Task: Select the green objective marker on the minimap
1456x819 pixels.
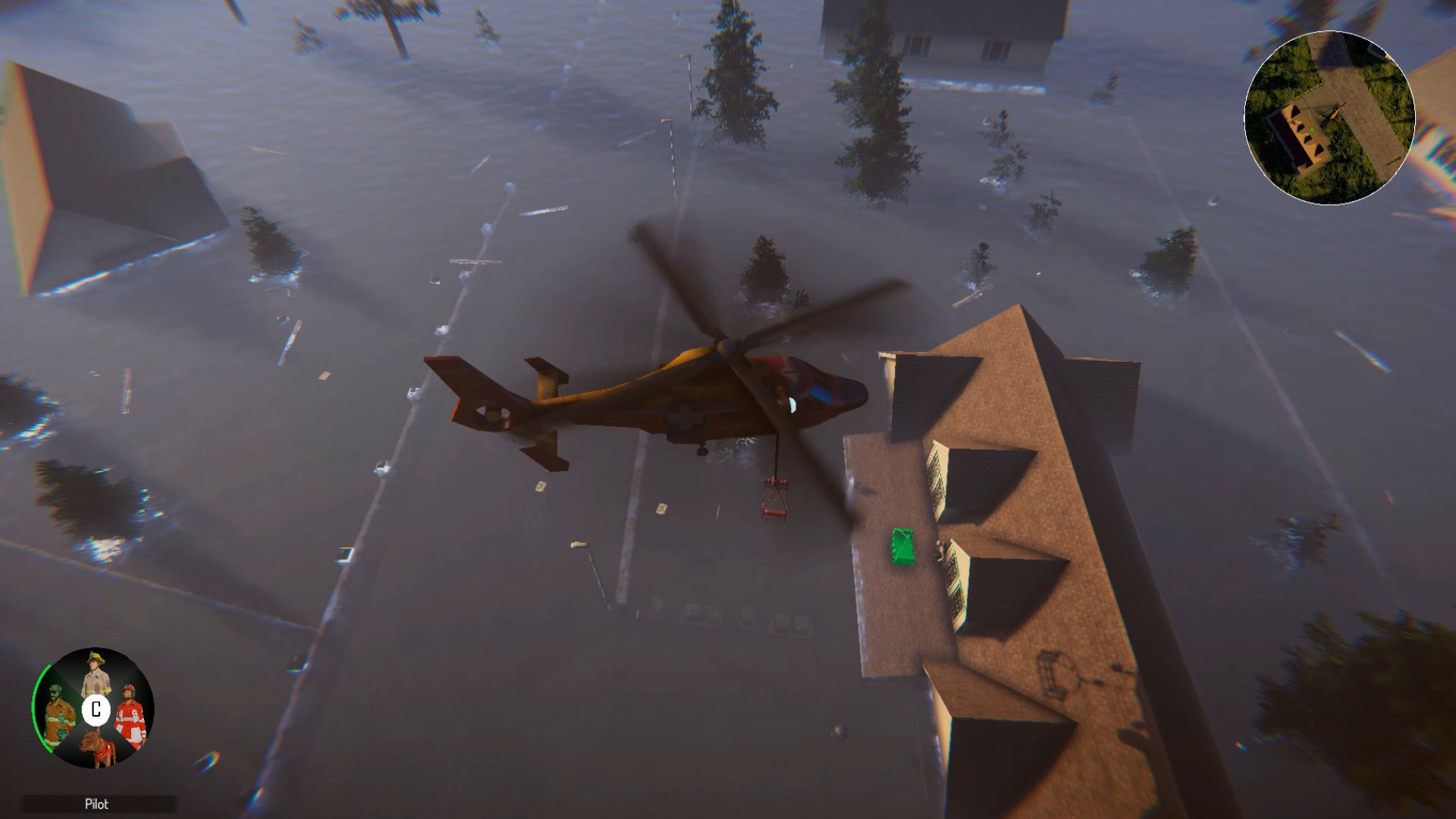Action: pos(1312,130)
